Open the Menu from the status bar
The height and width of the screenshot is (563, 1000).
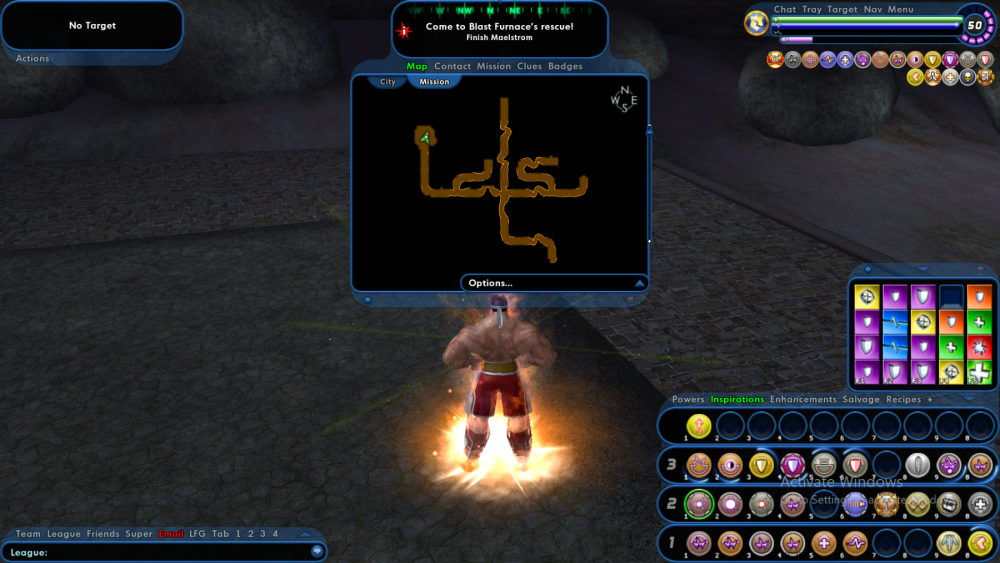click(x=900, y=10)
